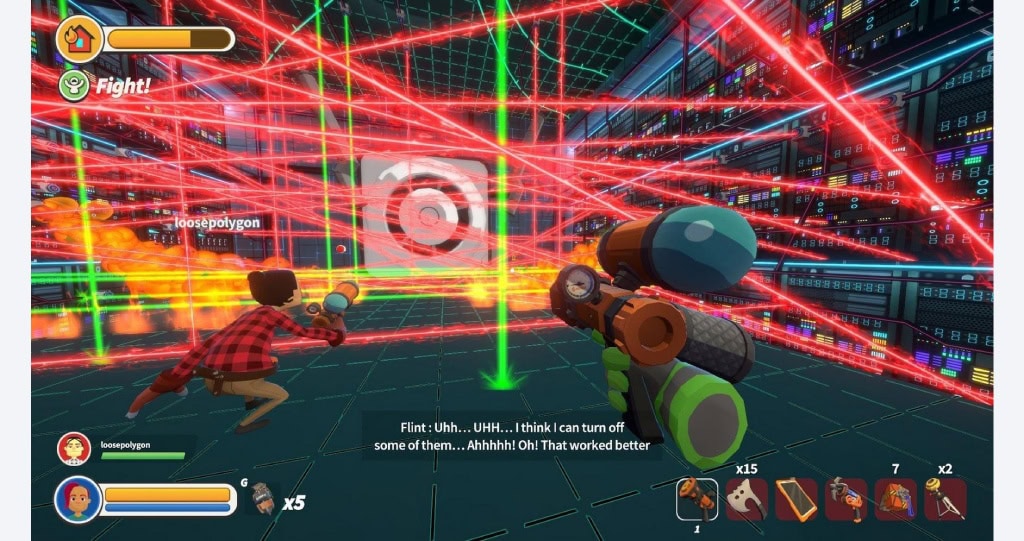Select the yellow tripod device slot
The width and height of the screenshot is (1024, 541).
point(945,497)
